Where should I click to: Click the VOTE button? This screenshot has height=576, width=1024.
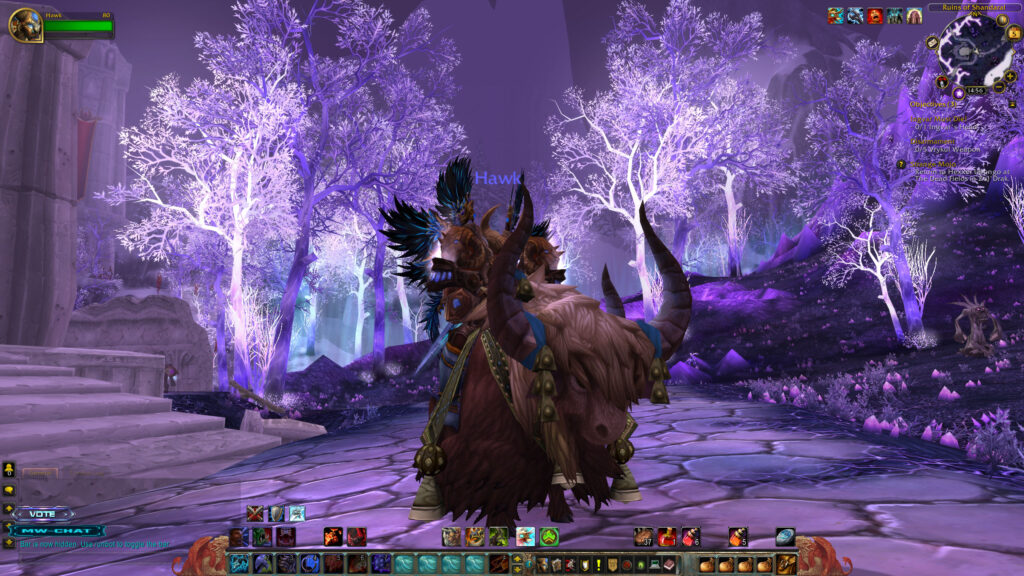pos(44,514)
